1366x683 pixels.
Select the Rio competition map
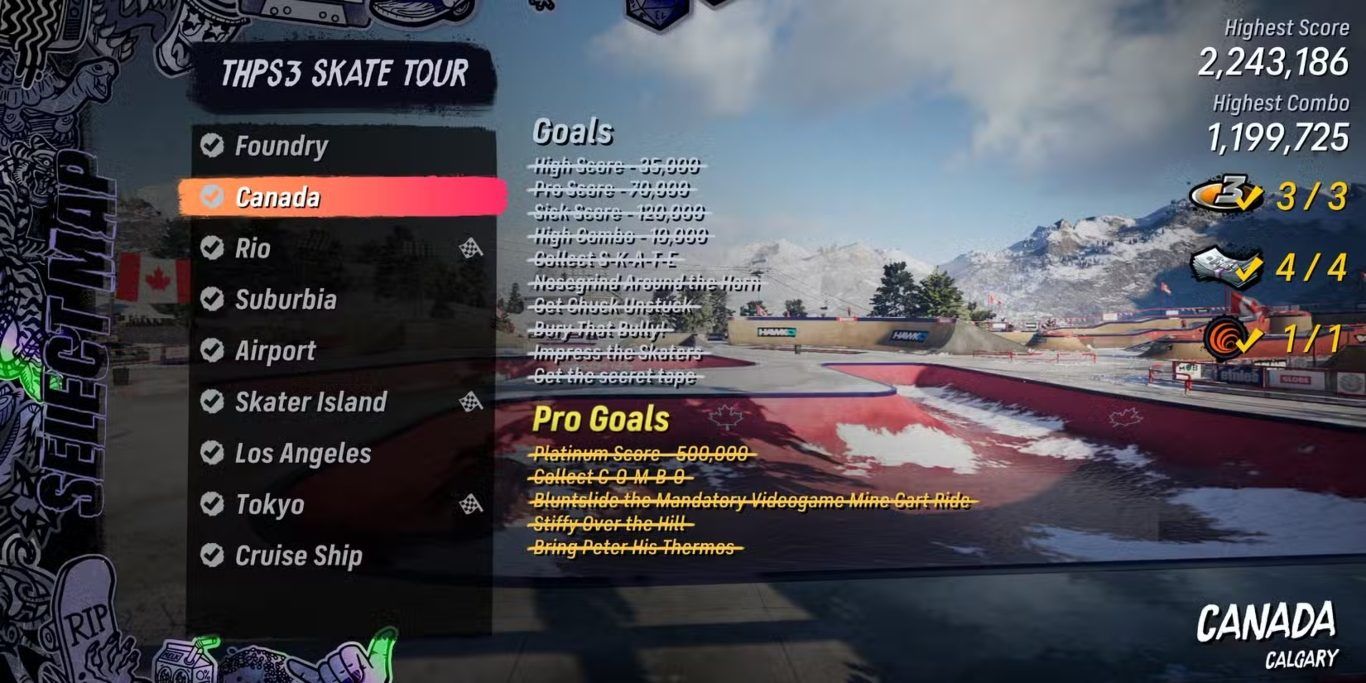click(253, 248)
